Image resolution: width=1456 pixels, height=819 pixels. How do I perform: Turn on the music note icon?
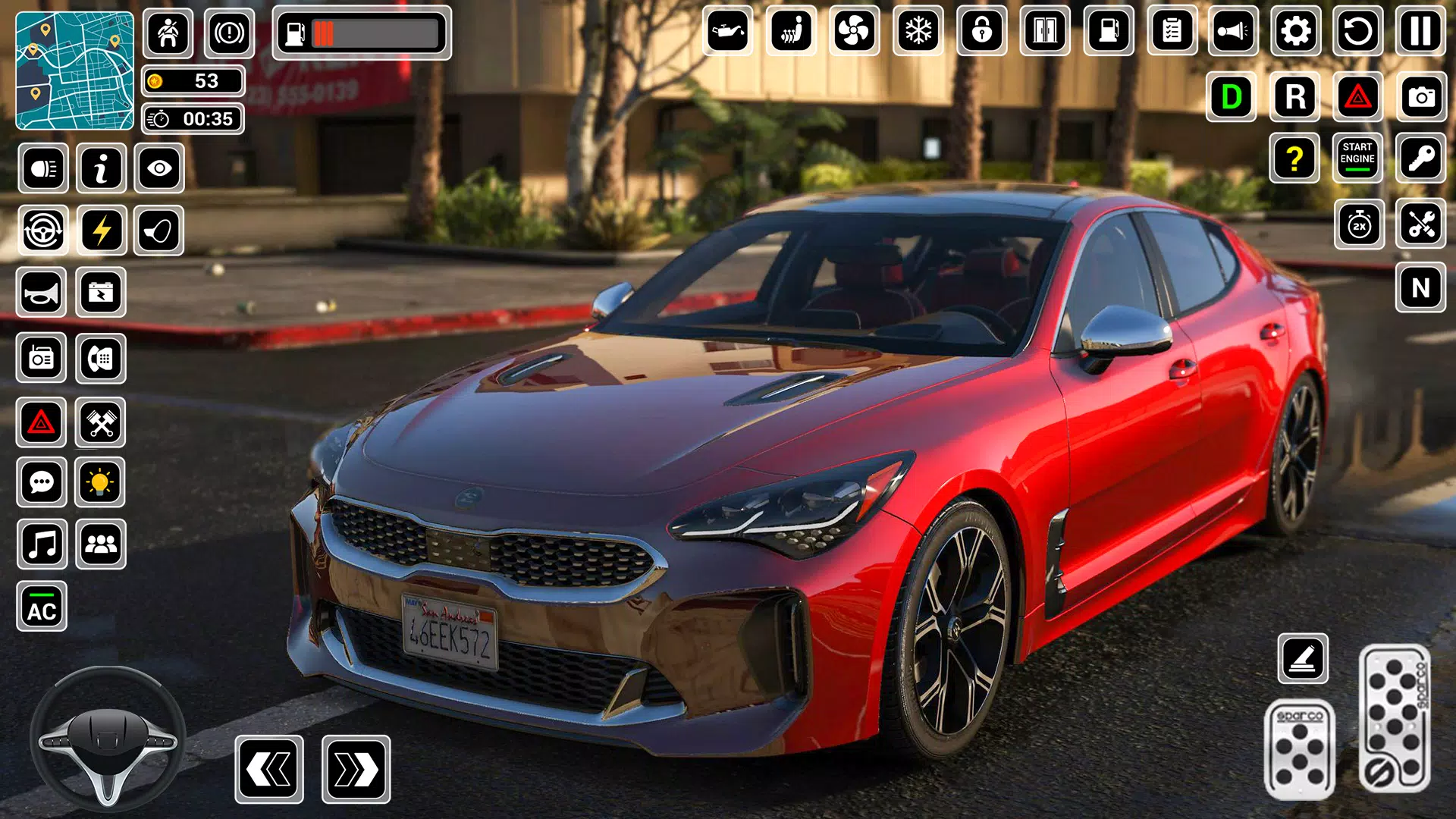coord(42,544)
